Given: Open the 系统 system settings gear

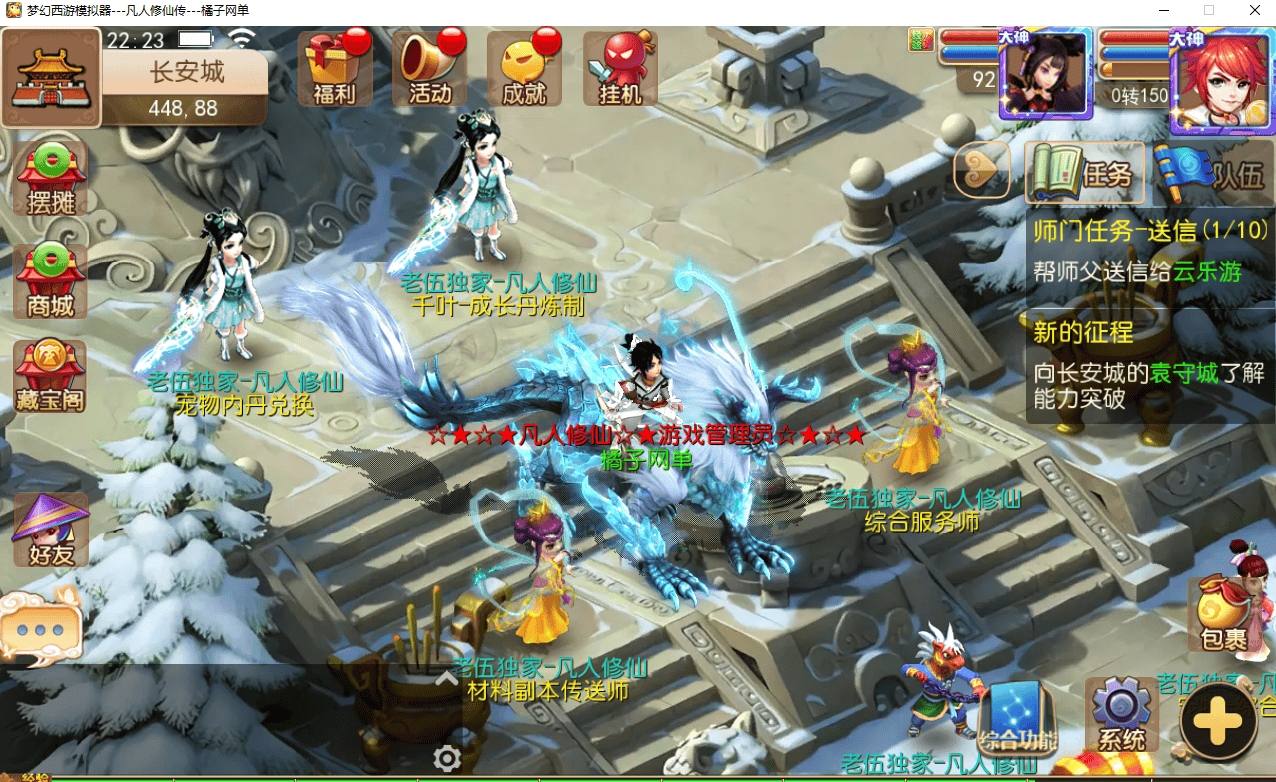Looking at the screenshot, I should coord(1121,715).
